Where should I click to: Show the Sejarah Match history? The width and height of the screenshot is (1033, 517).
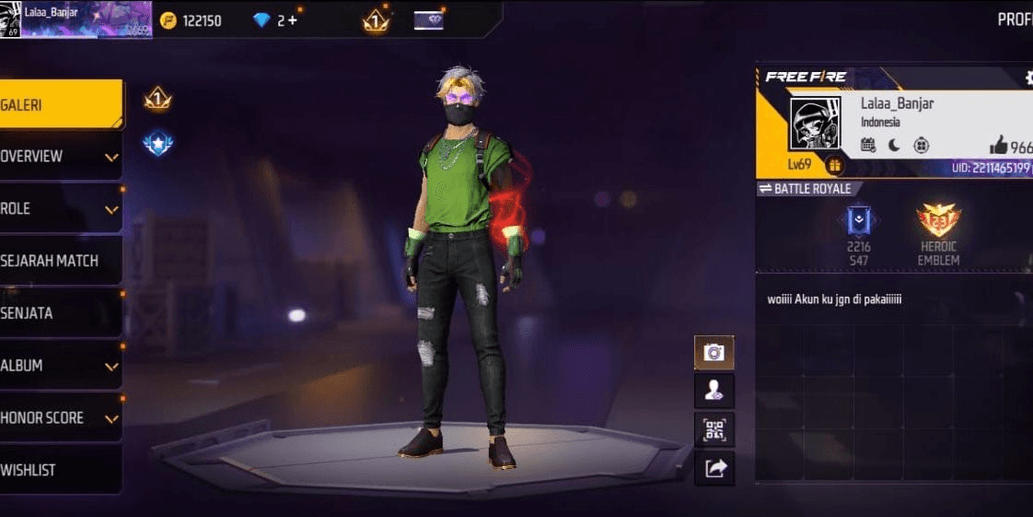pos(60,261)
